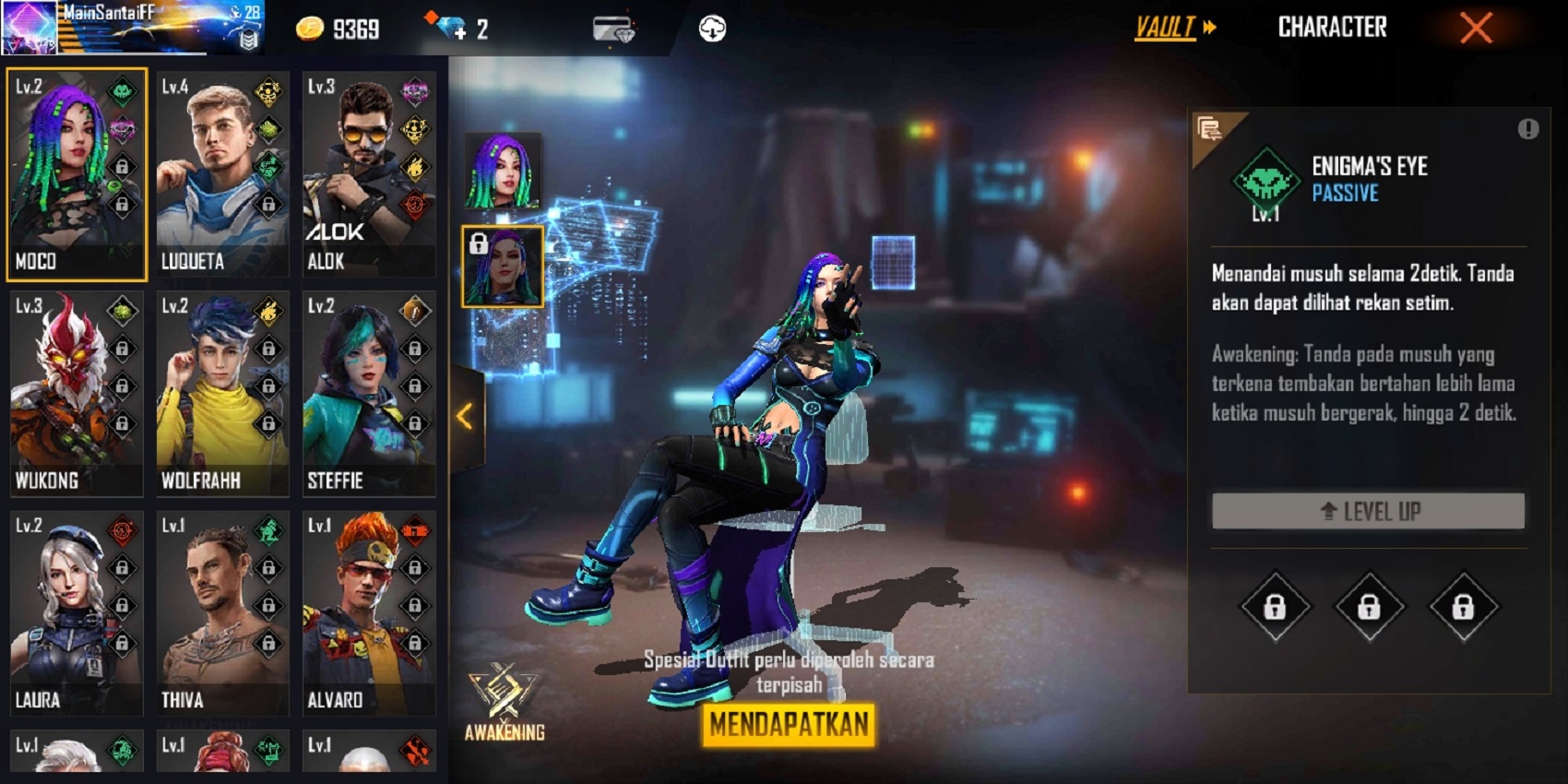This screenshot has height=784, width=1568.
Task: Click the Enigma's Eye passive skill icon
Action: click(x=1266, y=179)
